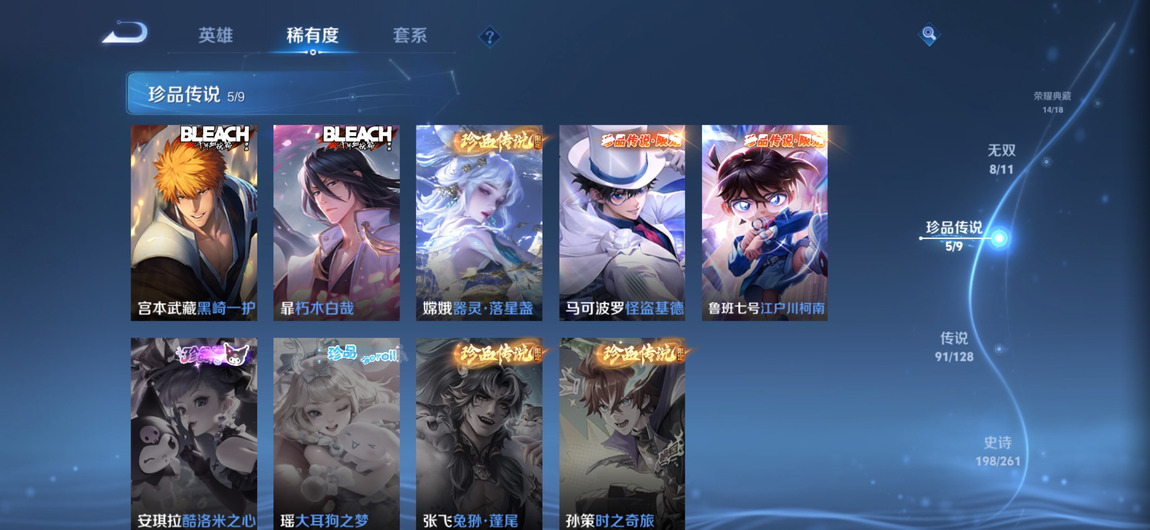
Task: Open the 张飞 skin card
Action: (479, 433)
